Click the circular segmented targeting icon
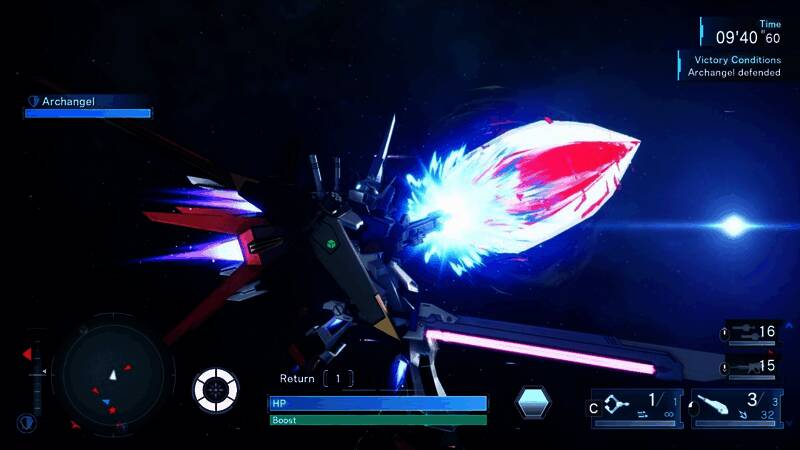Screen dimensions: 800x450 (215, 389)
